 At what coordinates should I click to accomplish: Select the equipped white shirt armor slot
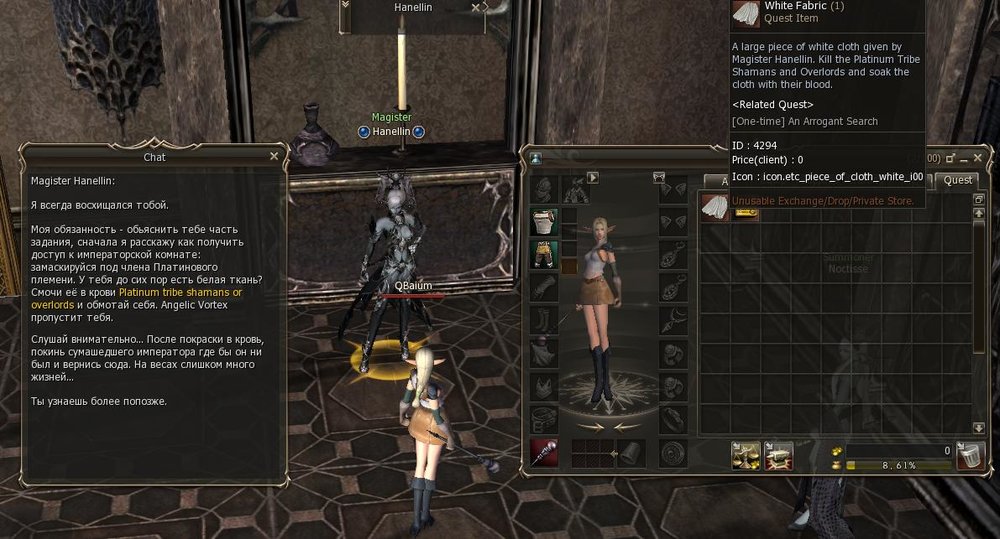coord(544,222)
